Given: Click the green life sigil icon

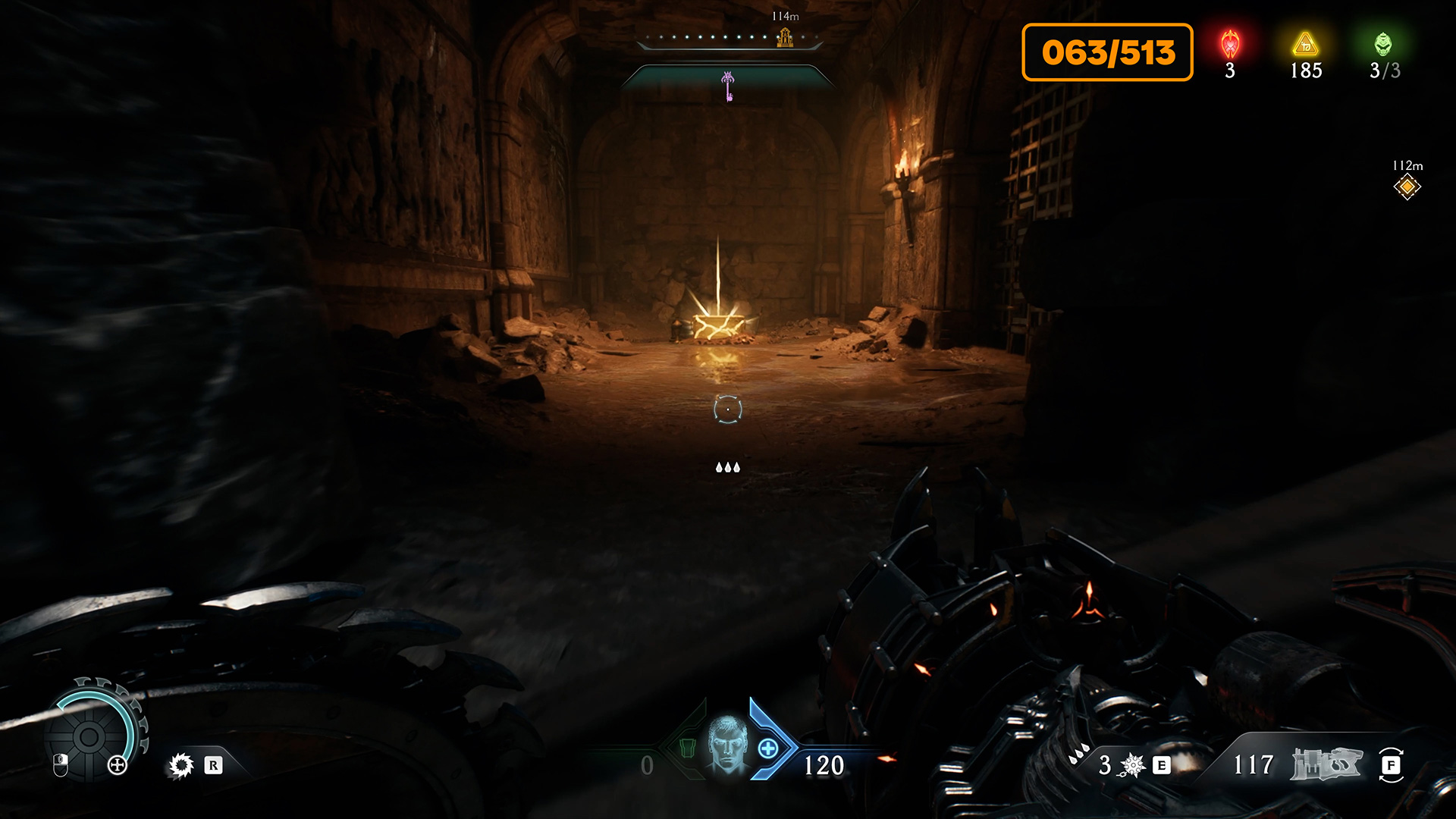Looking at the screenshot, I should (1383, 45).
